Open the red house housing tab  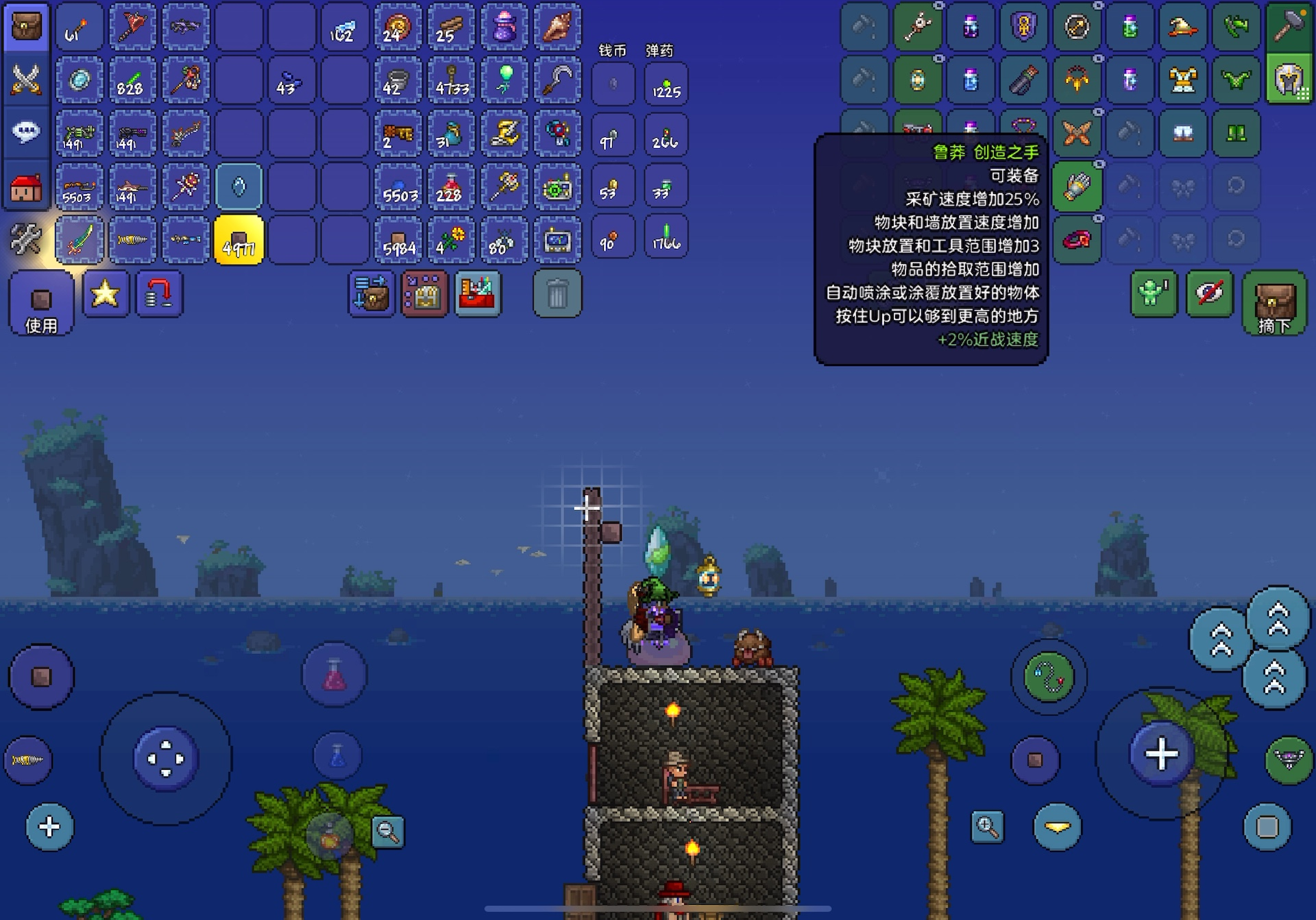pyautogui.click(x=26, y=186)
